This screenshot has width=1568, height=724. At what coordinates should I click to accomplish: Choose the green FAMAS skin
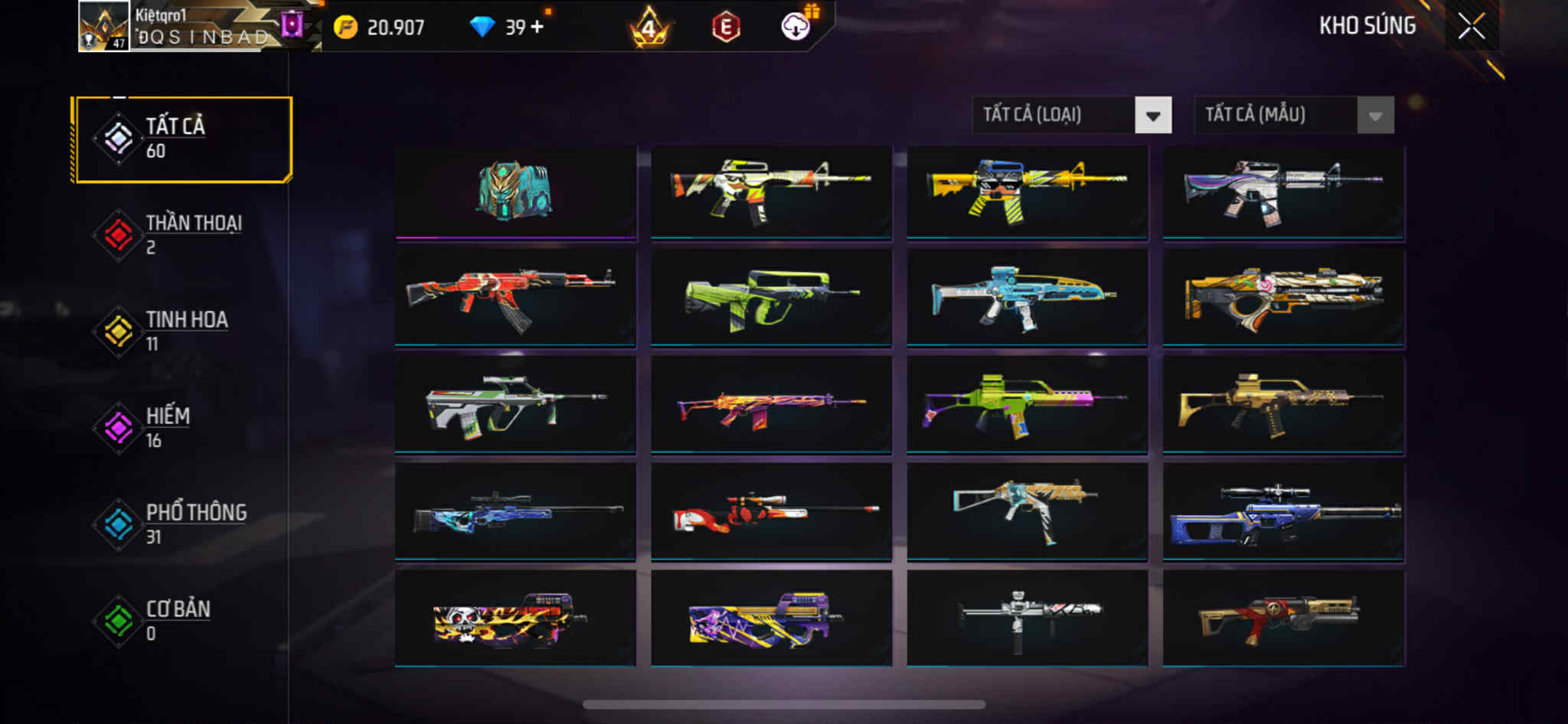pyautogui.click(x=771, y=298)
